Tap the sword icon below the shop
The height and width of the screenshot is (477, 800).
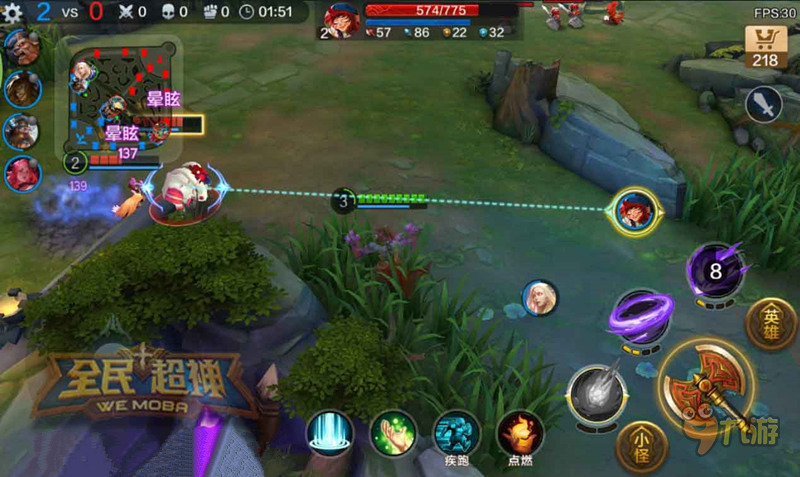764,105
